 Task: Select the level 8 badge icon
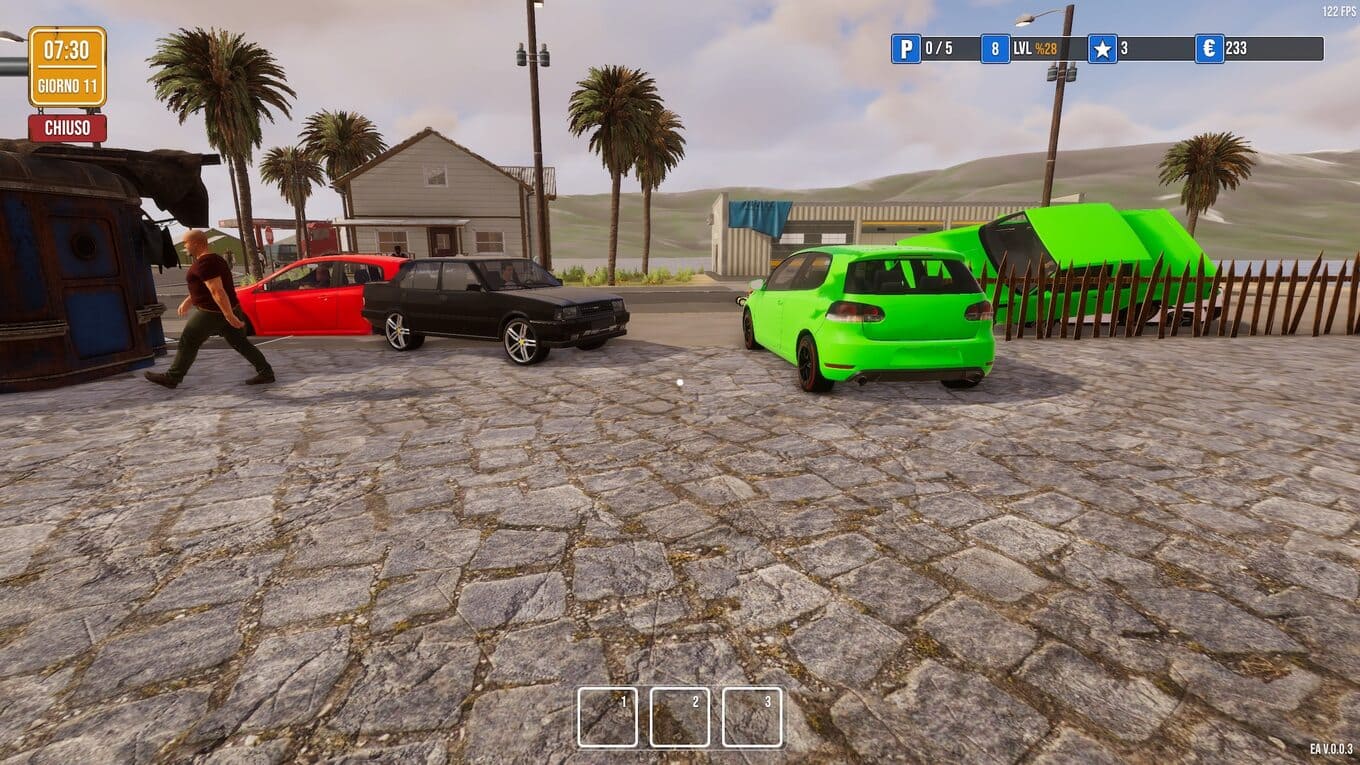tap(995, 49)
